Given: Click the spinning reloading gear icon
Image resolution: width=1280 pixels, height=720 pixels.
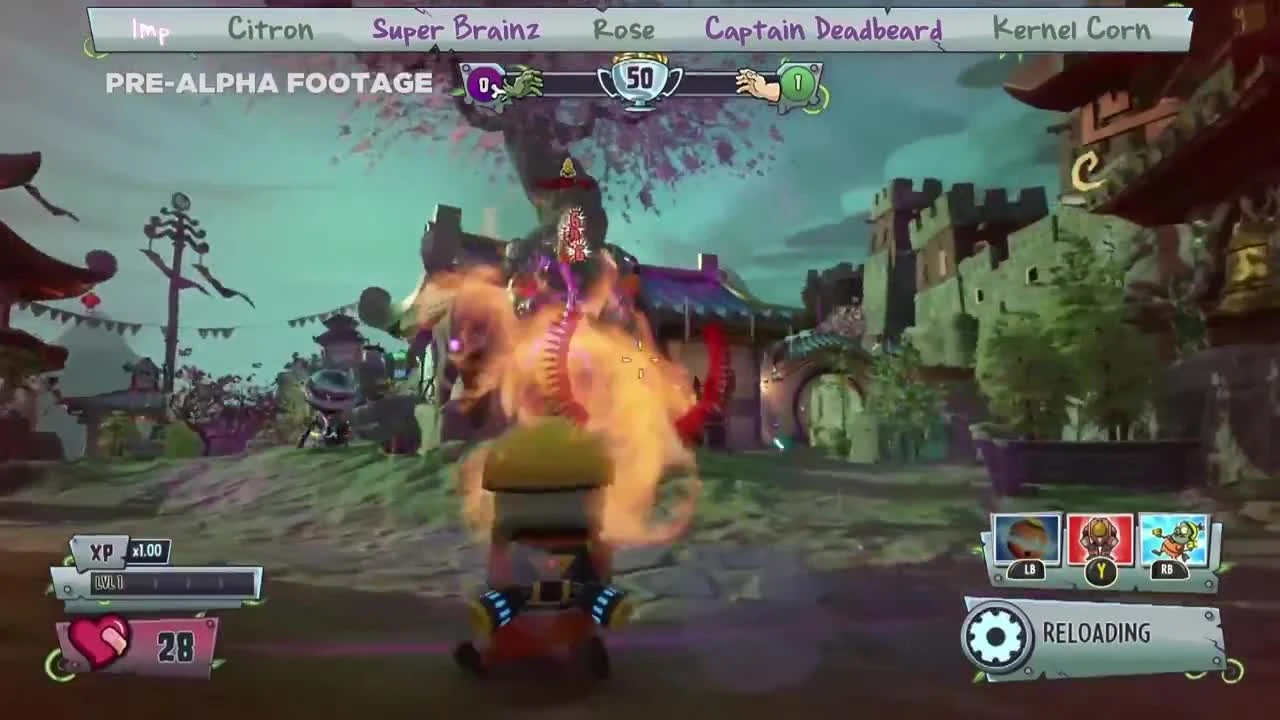Looking at the screenshot, I should pyautogui.click(x=995, y=632).
